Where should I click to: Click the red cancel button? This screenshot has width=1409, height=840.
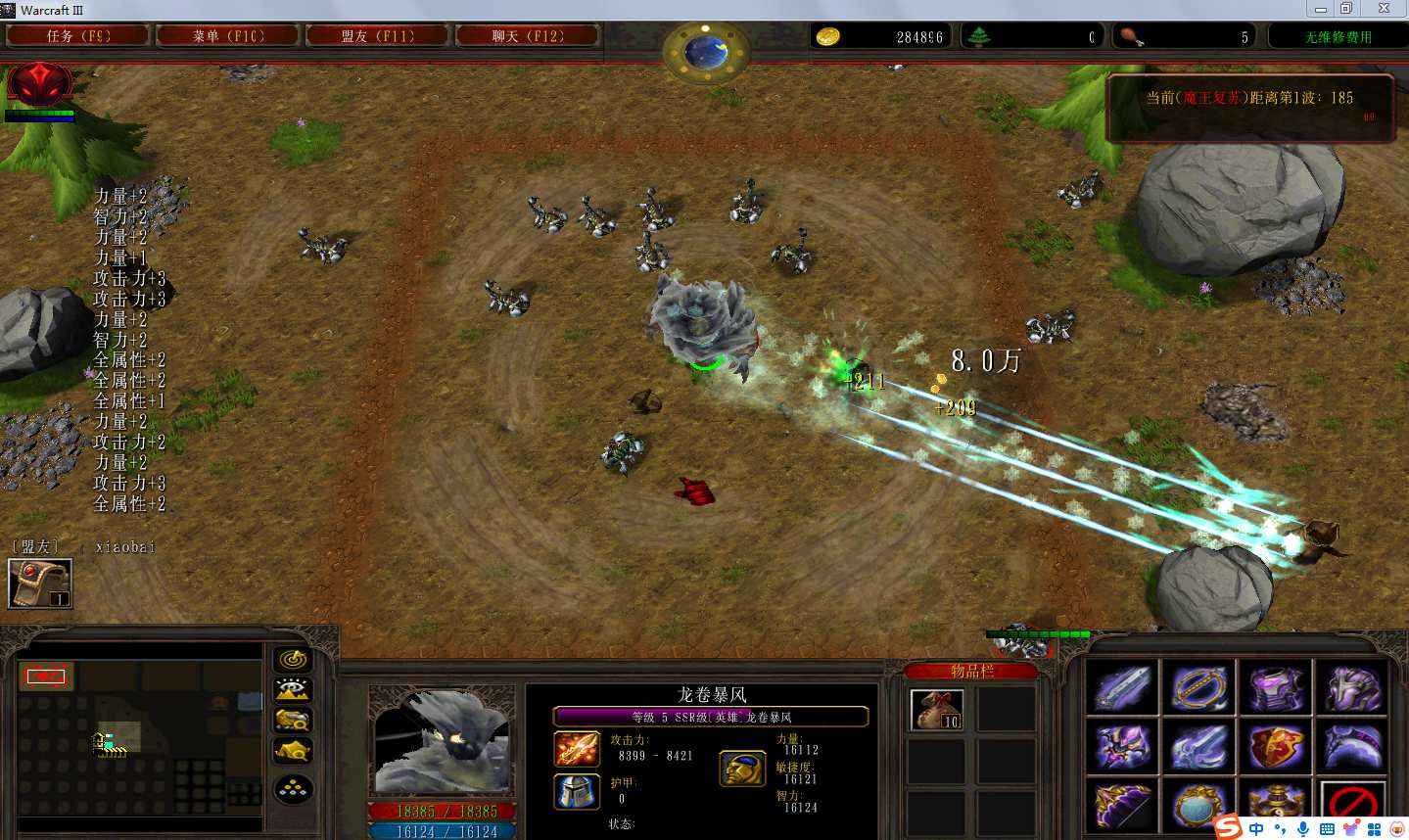pyautogui.click(x=1352, y=805)
